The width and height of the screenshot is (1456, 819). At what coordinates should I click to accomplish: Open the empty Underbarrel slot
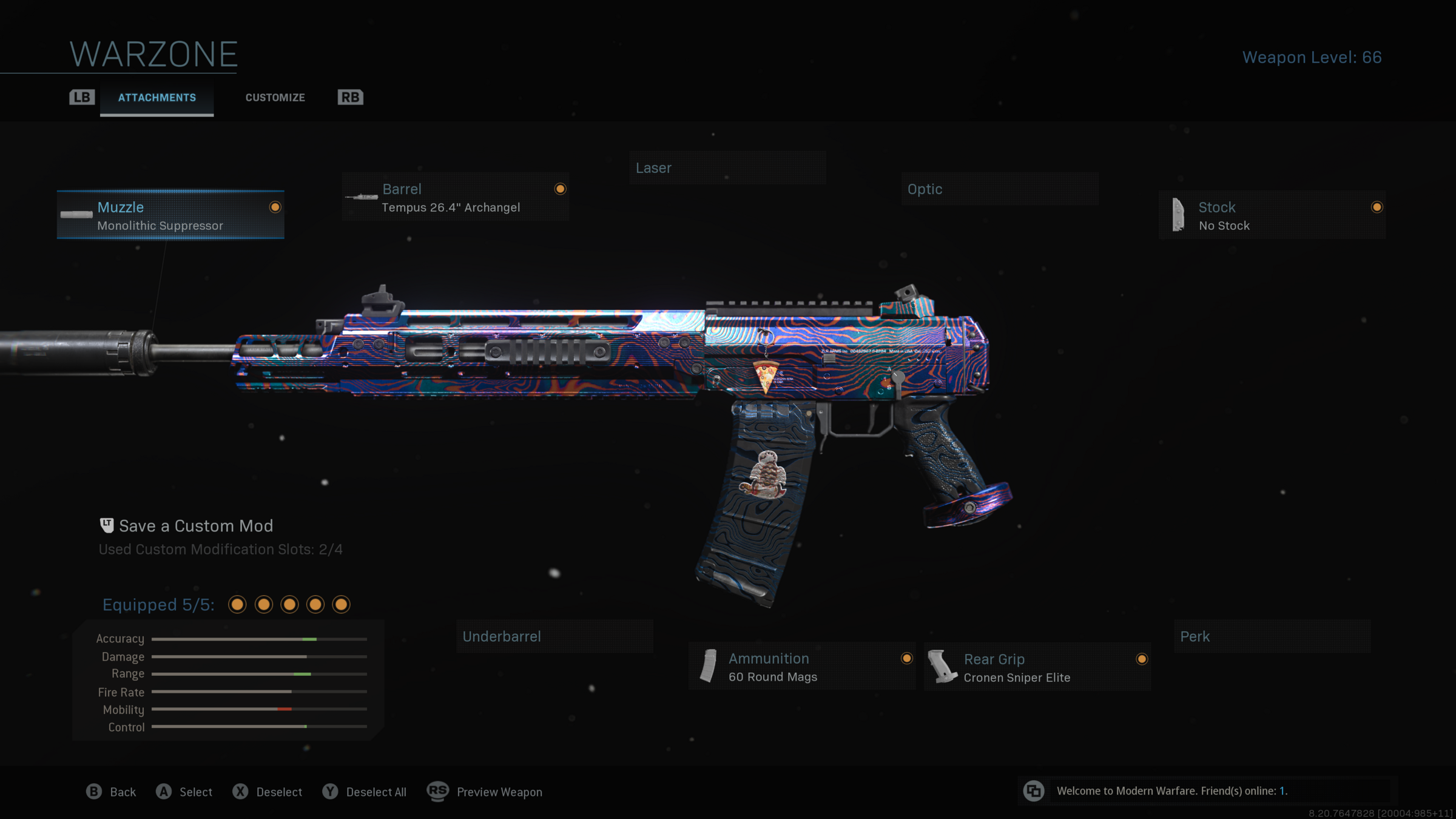pyautogui.click(x=554, y=636)
